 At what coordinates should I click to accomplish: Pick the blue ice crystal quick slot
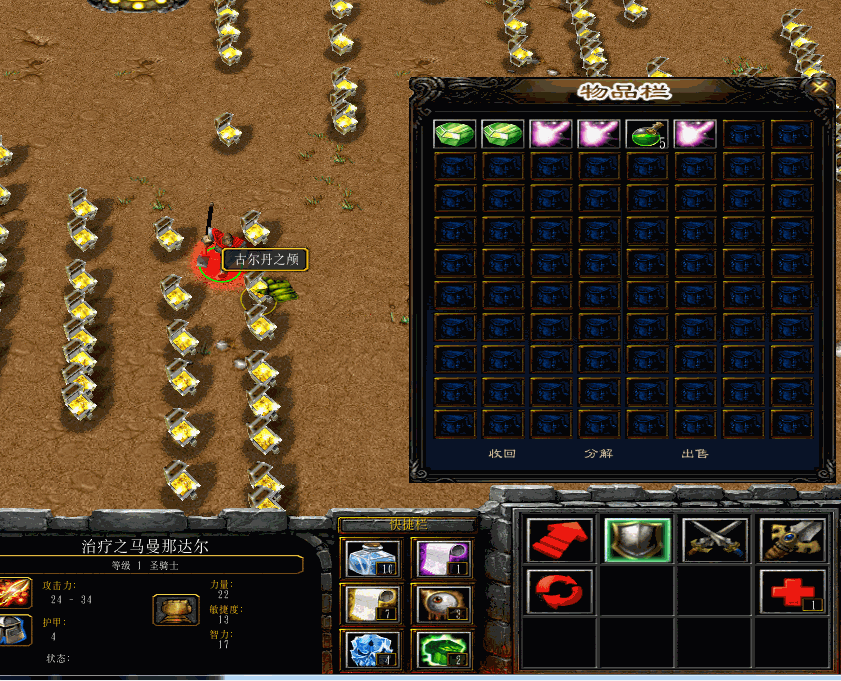point(372,649)
